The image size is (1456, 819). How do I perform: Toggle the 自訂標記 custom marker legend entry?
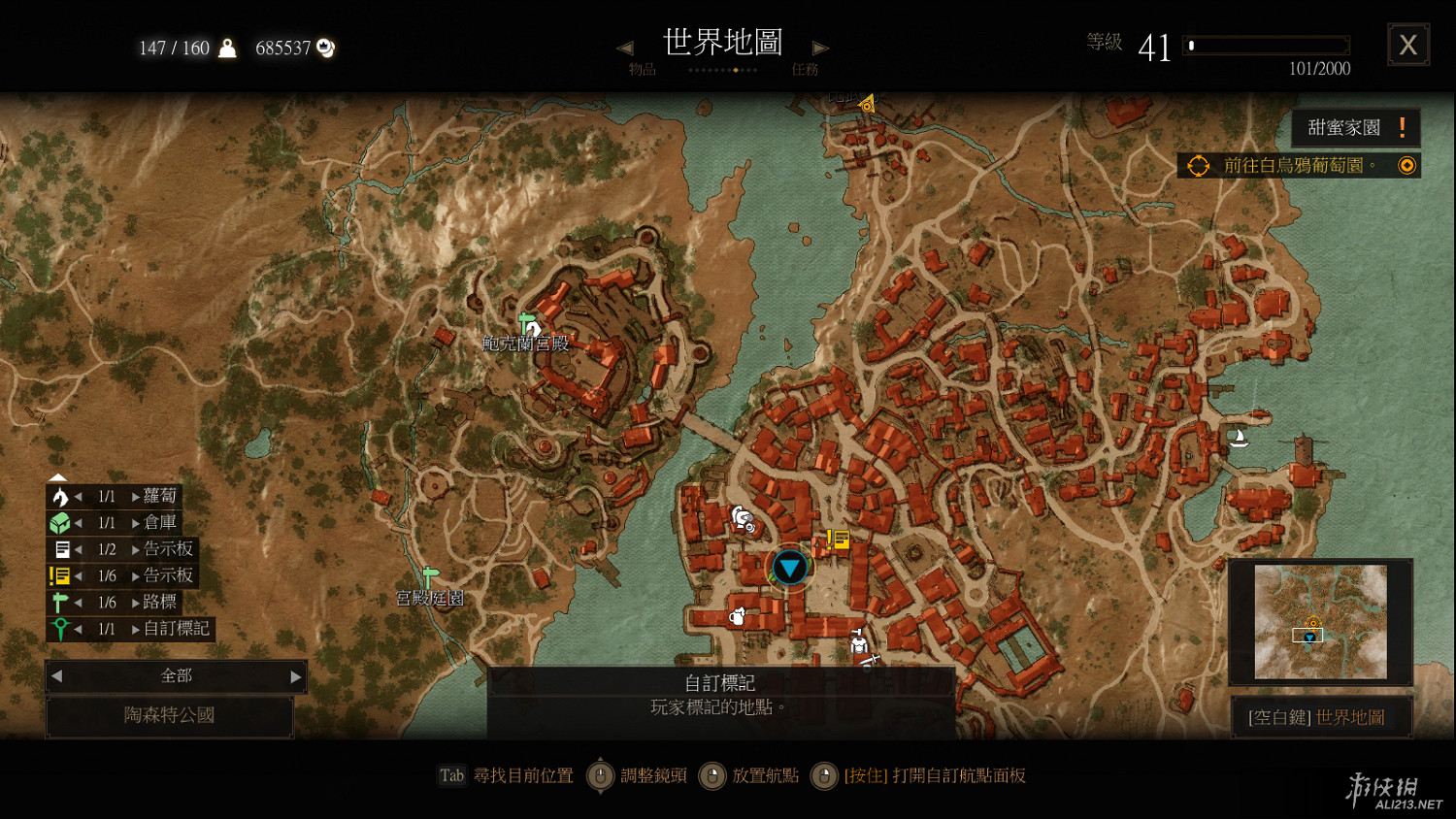coord(62,629)
